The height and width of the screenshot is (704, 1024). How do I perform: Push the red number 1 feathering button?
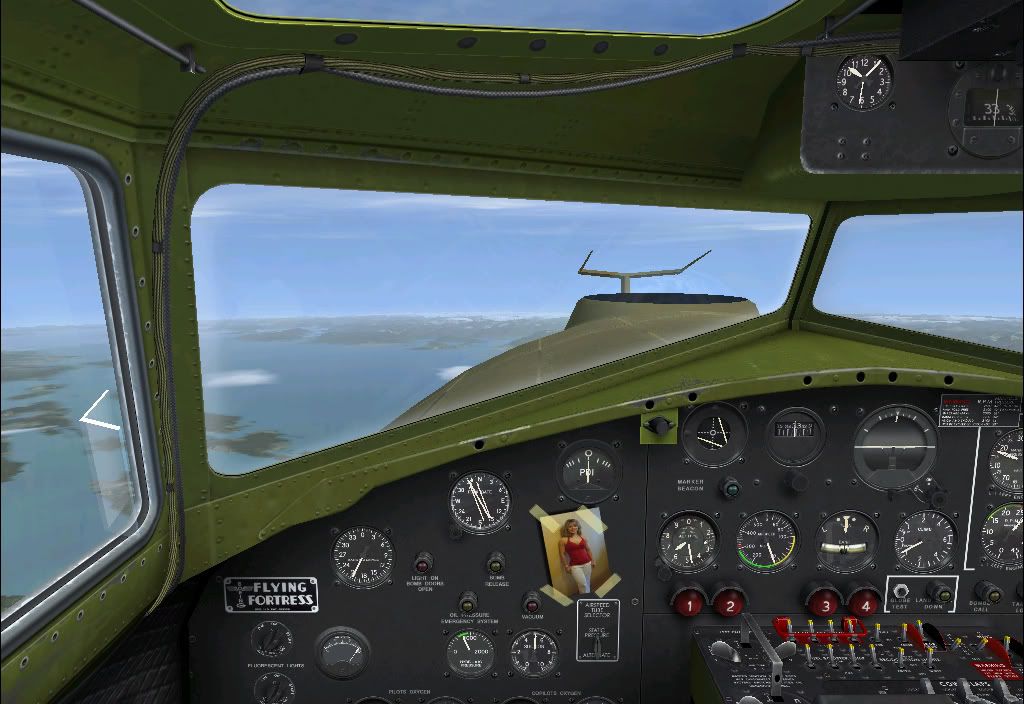click(688, 603)
